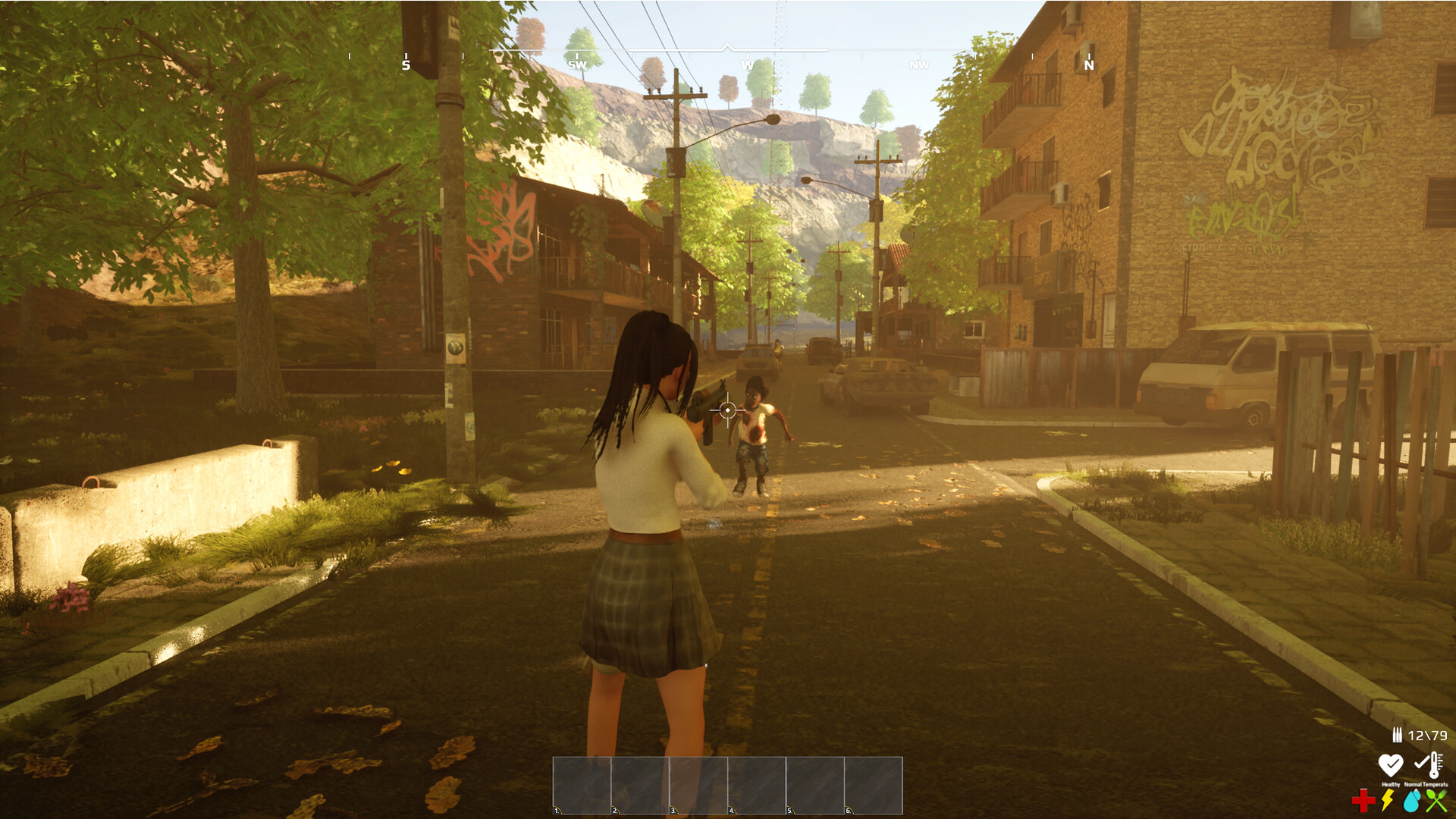Select hotbar slot number 1
This screenshot has height=819, width=1456.
pos(582,785)
